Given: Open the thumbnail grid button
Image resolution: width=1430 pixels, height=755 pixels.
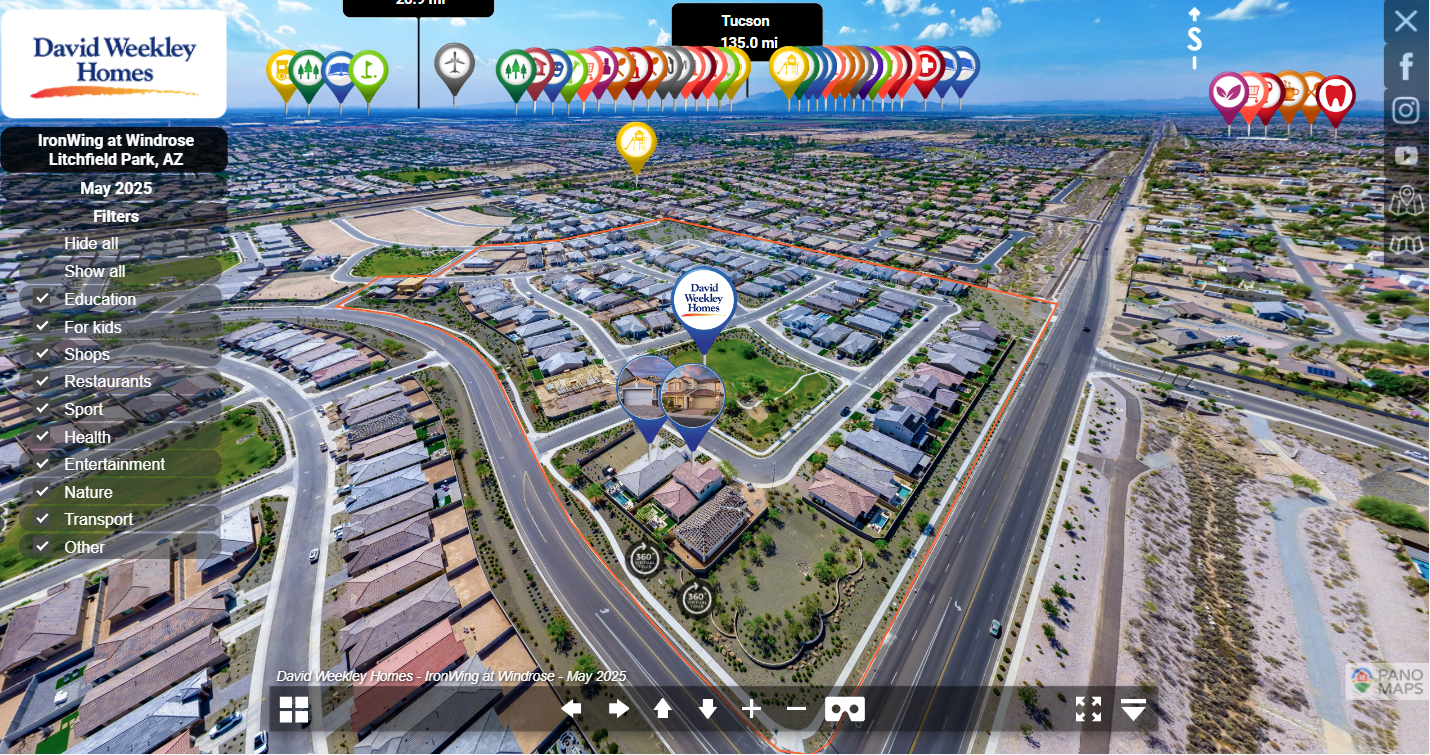Looking at the screenshot, I should pyautogui.click(x=294, y=709).
